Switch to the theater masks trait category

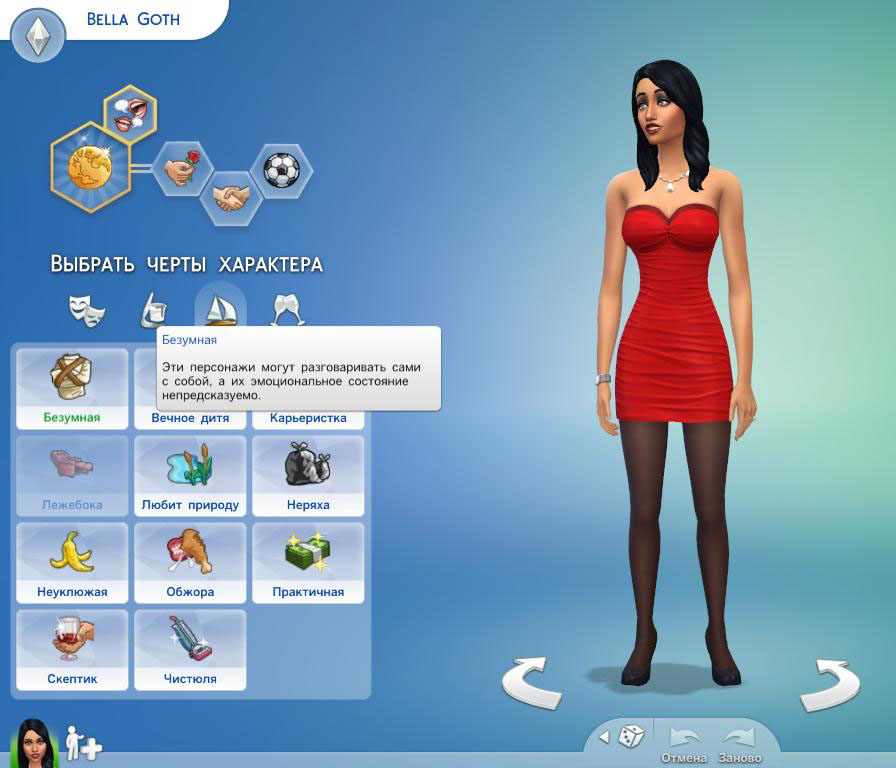coord(87,310)
